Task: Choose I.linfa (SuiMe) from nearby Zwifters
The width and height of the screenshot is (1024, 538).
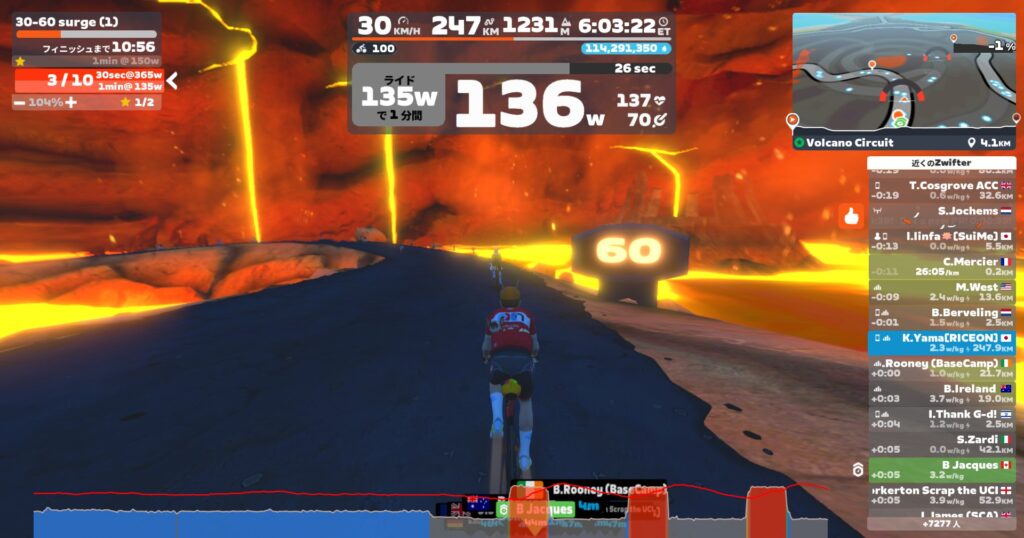Action: pos(942,241)
